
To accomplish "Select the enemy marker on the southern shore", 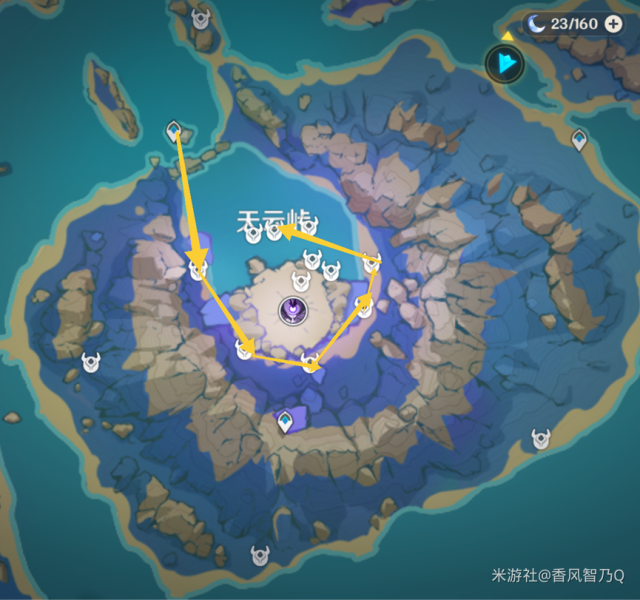I will tap(261, 555).
